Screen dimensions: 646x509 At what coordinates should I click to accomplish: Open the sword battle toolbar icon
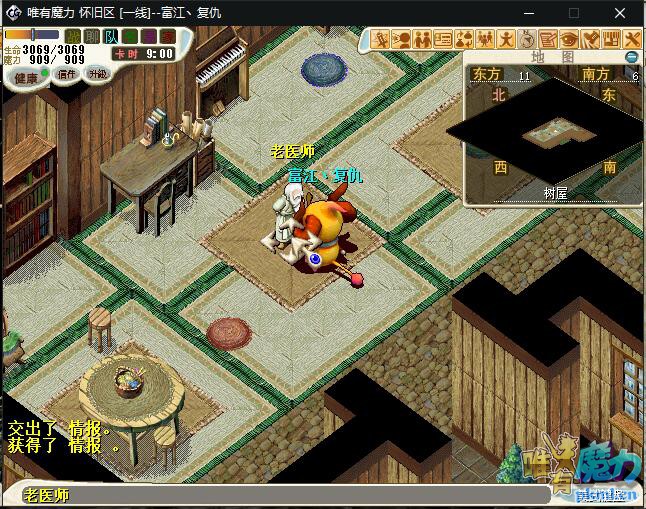point(381,39)
